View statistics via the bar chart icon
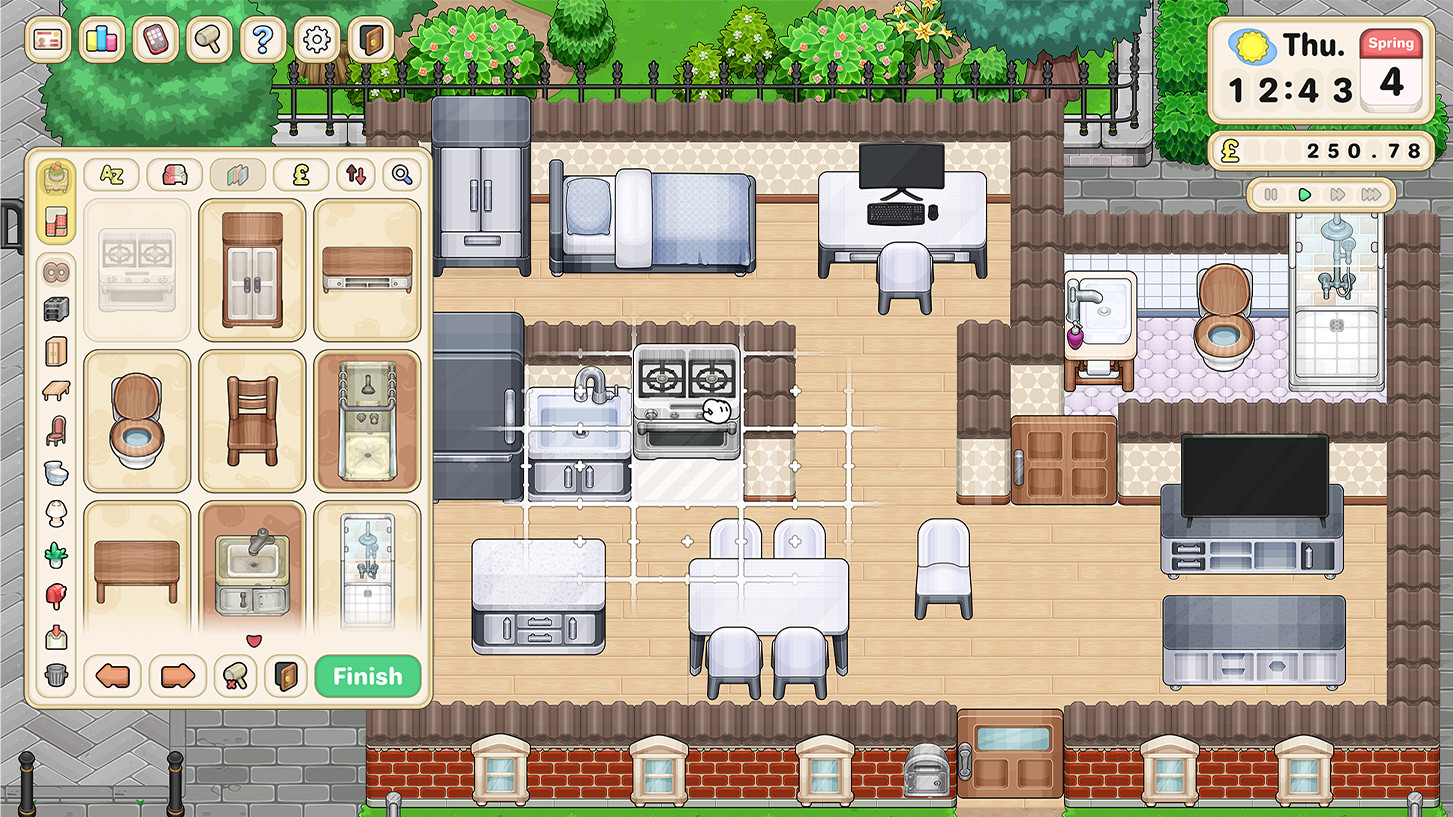The height and width of the screenshot is (817, 1453). click(101, 40)
